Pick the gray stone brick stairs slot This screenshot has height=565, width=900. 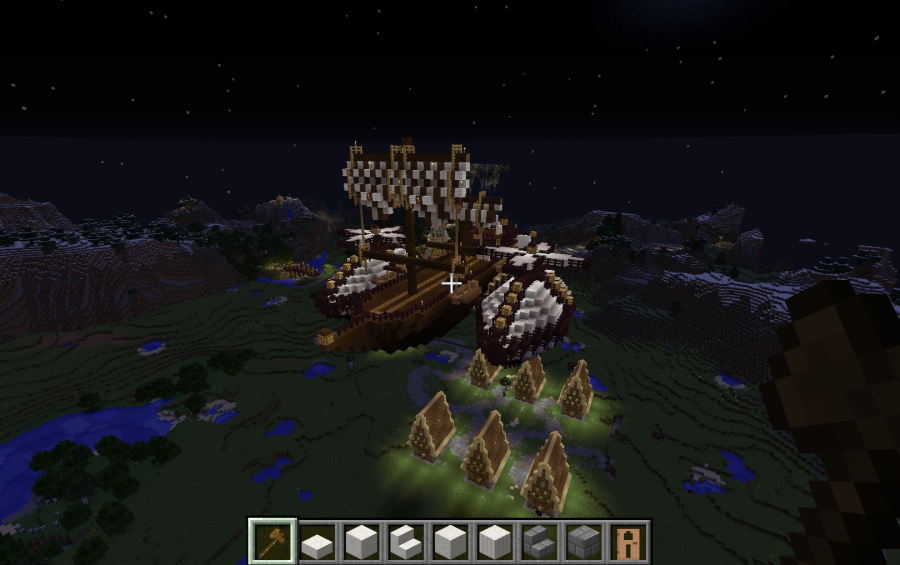click(x=538, y=542)
